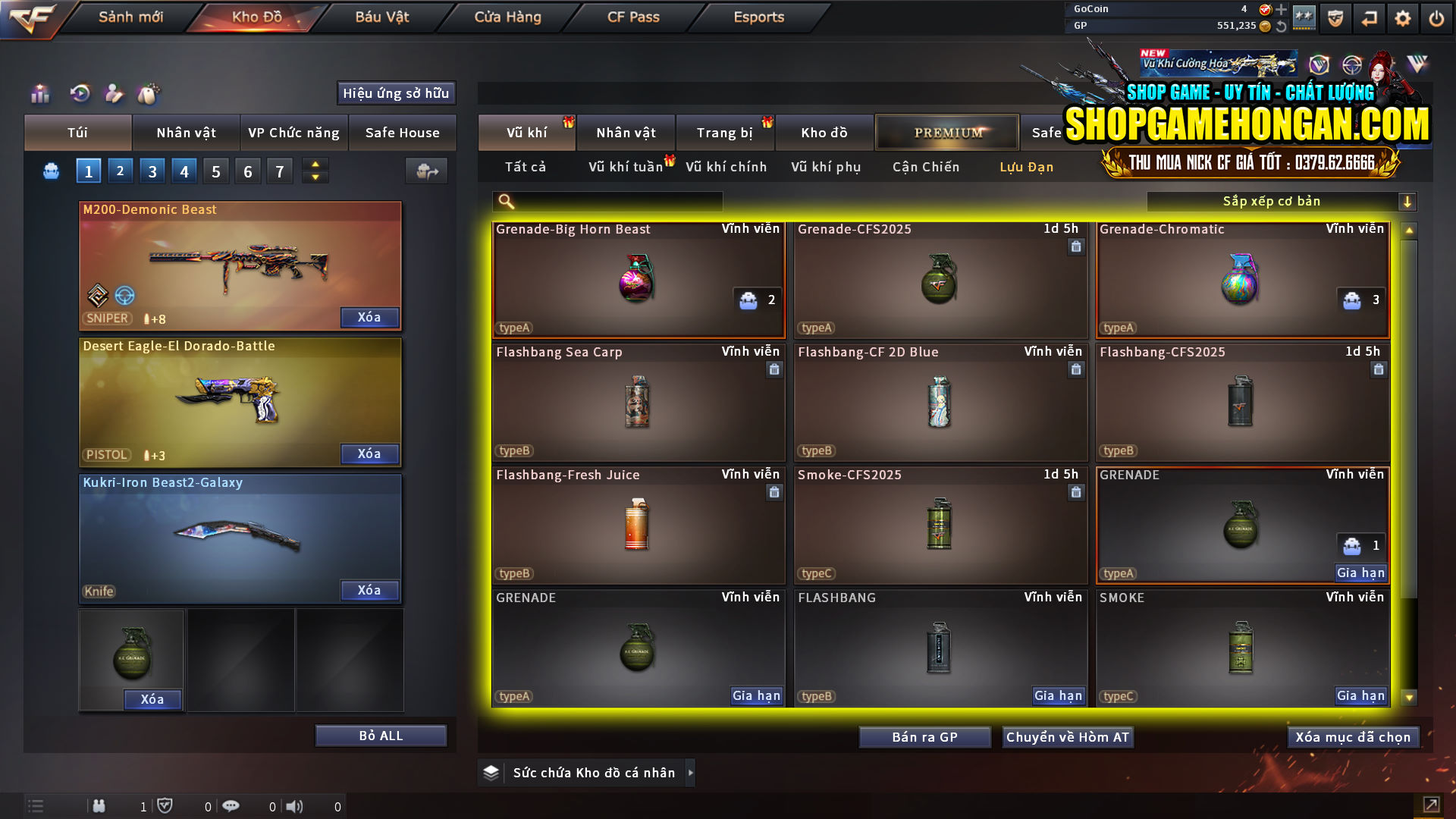Open the Lựu Đạn grenade filter tab
This screenshot has width=1456, height=819.
coord(1028,167)
